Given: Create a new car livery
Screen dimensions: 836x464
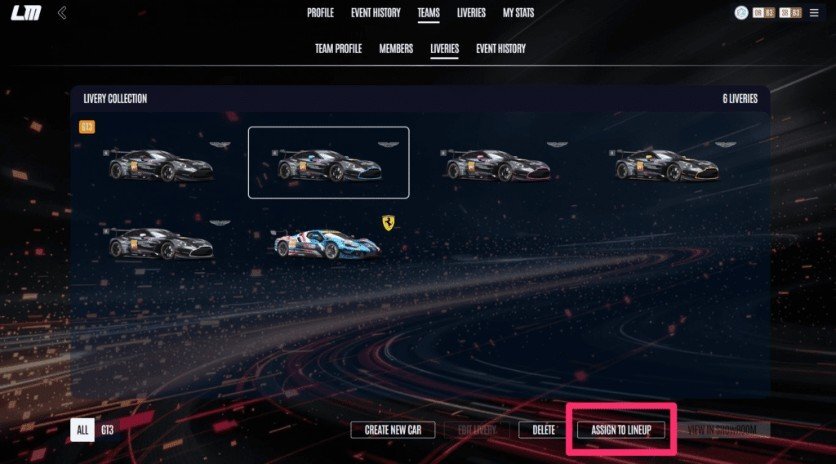Looking at the screenshot, I should point(392,430).
